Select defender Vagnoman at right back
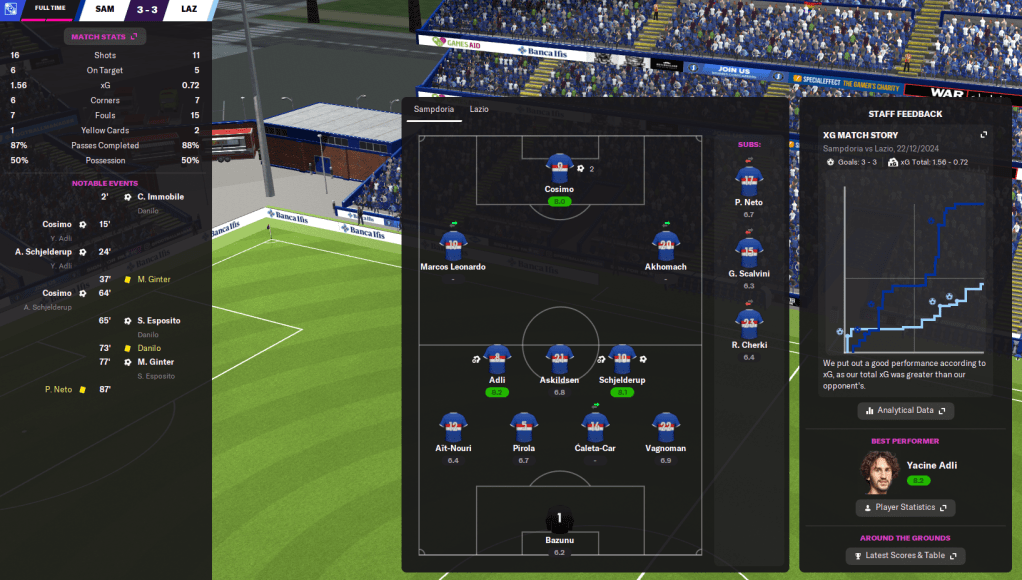1022x580 pixels. 665,427
